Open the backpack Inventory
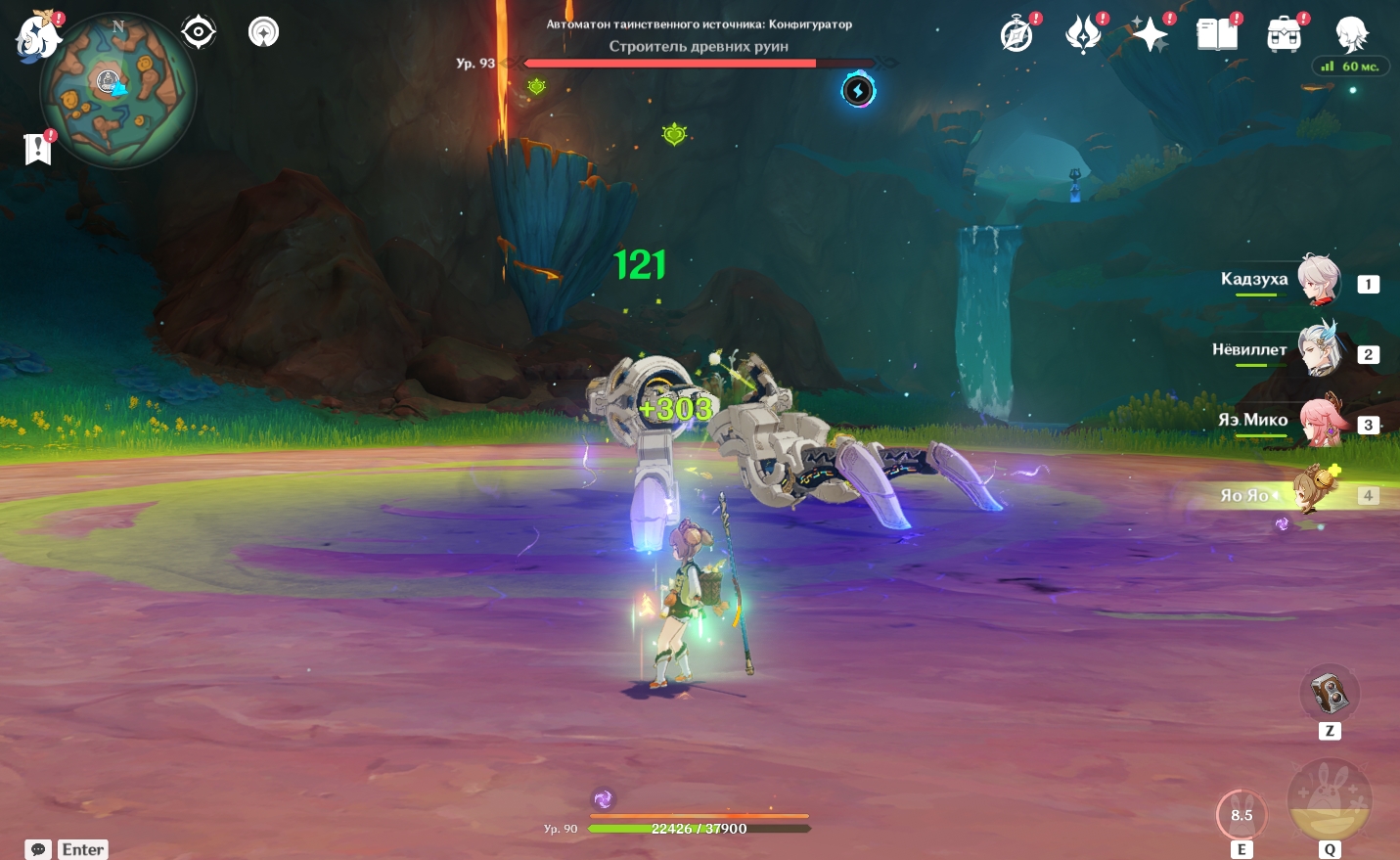This screenshot has height=860, width=1400. pyautogui.click(x=1284, y=35)
